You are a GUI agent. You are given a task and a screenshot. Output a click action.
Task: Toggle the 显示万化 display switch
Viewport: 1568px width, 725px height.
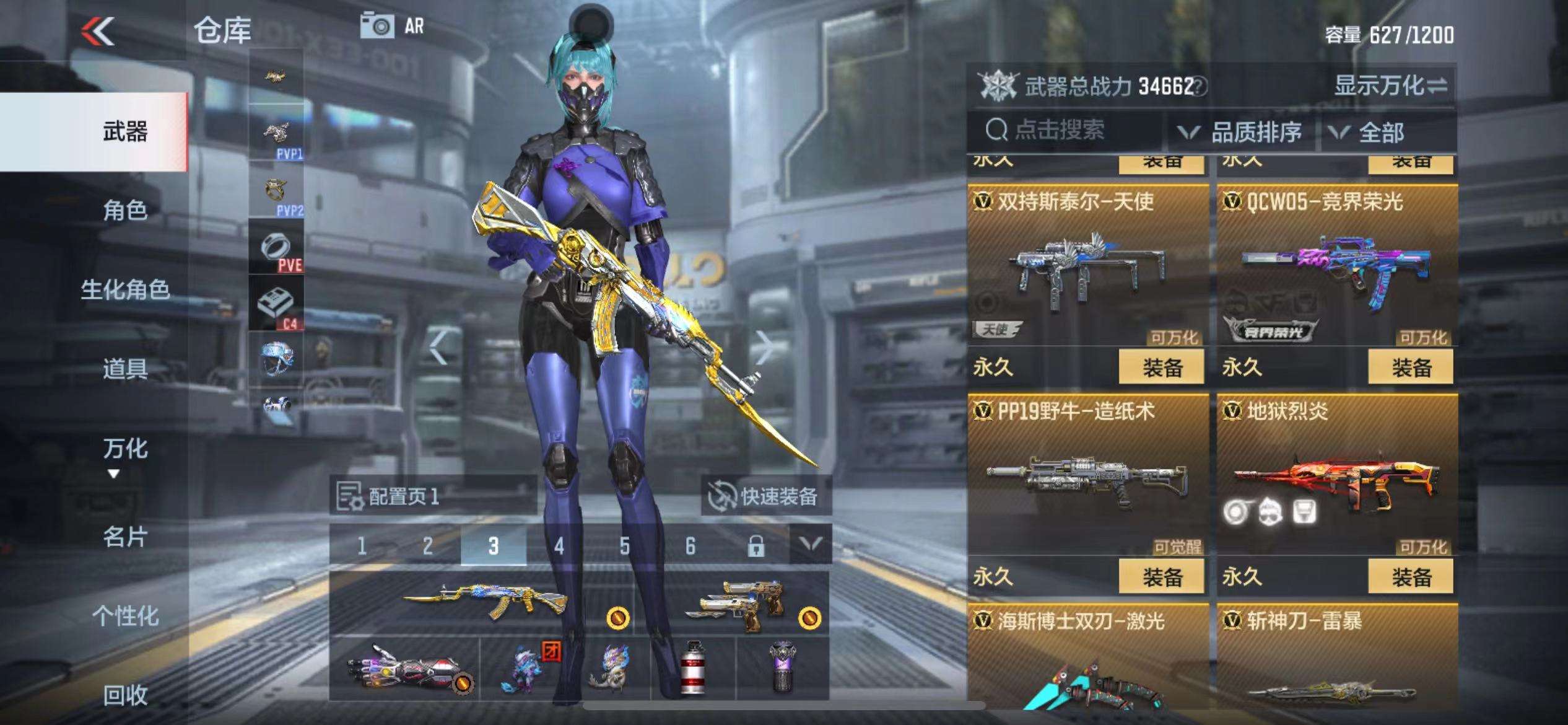coord(1390,86)
